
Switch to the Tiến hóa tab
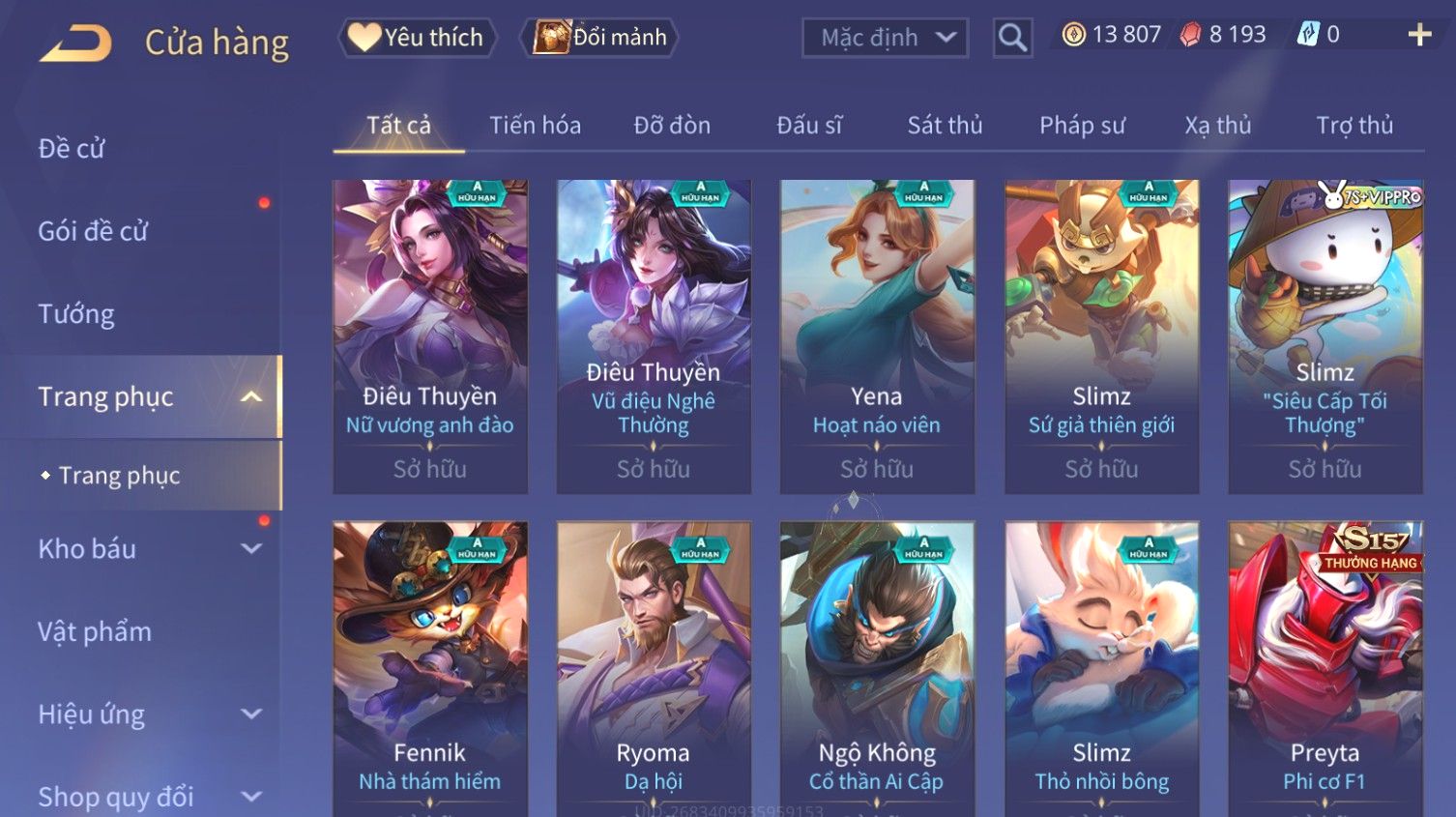click(535, 126)
